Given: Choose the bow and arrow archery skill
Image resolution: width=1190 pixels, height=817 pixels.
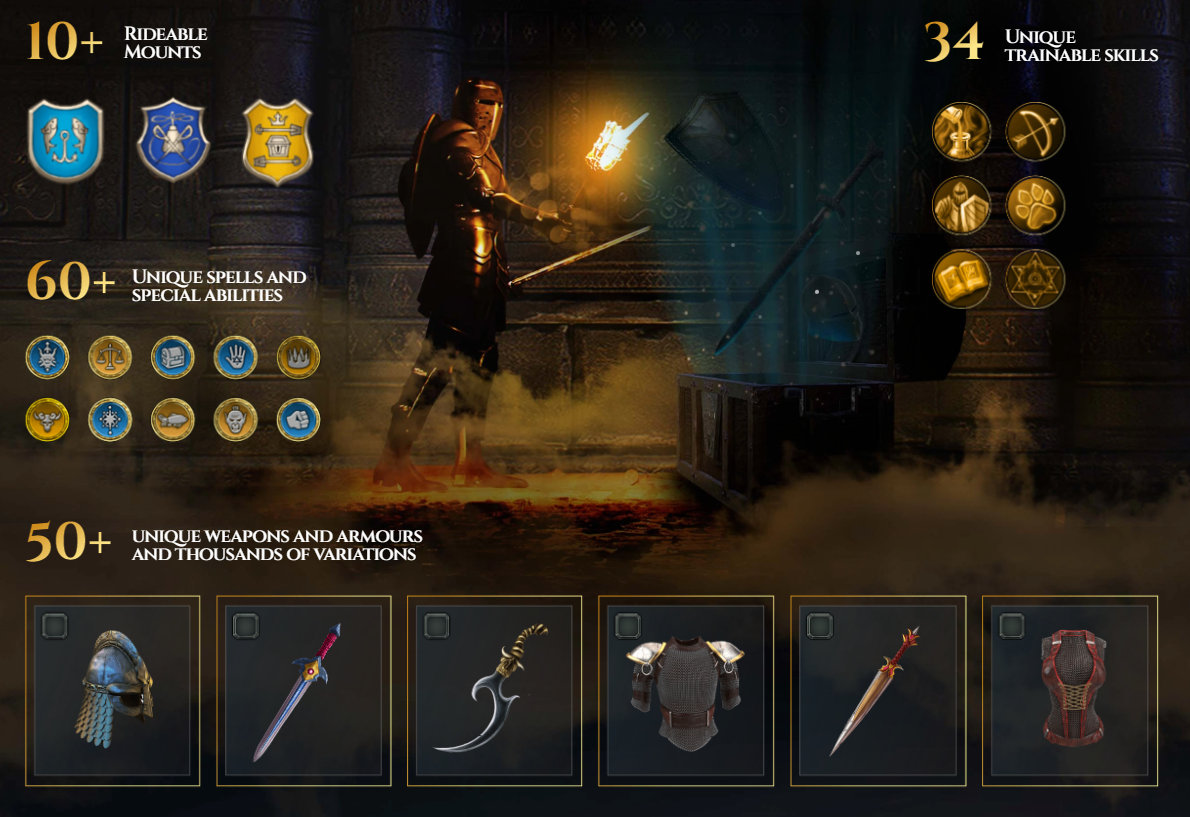Looking at the screenshot, I should pyautogui.click(x=1035, y=132).
